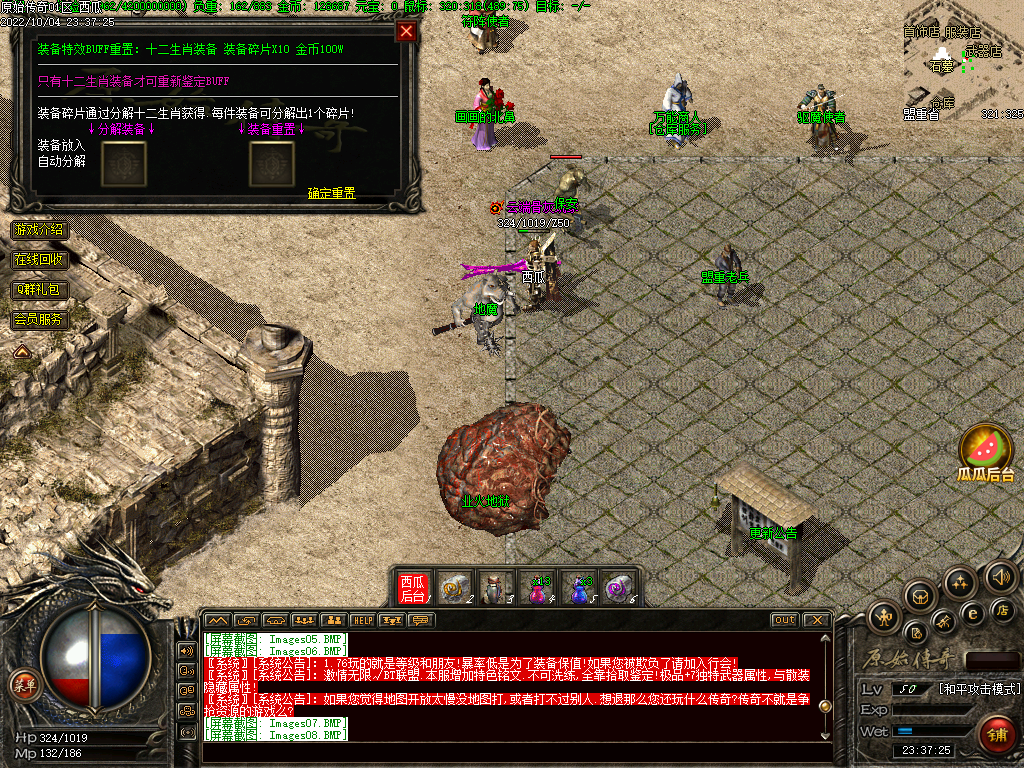The image size is (1024, 768).
Task: Select the 西瓜后台 hotbar slot
Action: [x=413, y=588]
